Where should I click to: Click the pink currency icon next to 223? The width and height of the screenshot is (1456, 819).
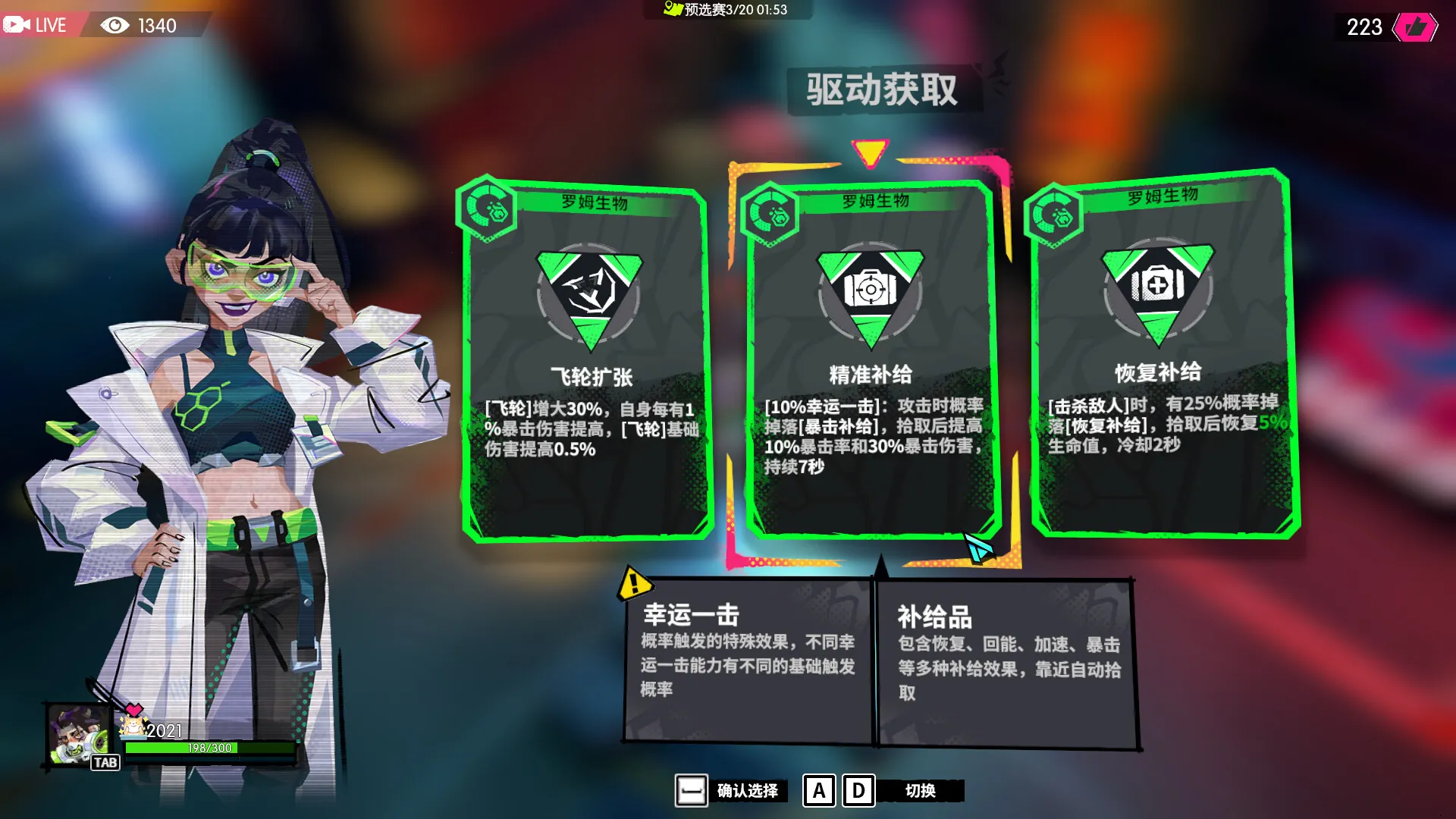tap(1415, 26)
